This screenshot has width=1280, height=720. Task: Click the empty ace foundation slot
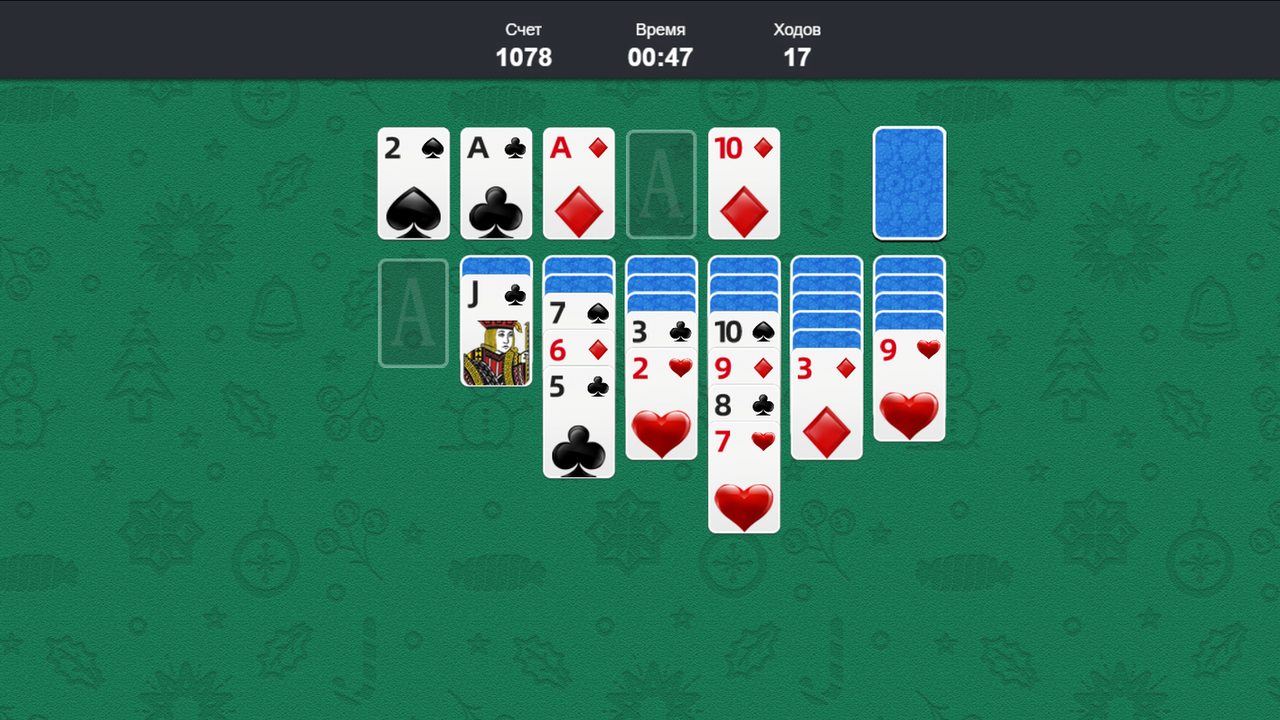661,183
